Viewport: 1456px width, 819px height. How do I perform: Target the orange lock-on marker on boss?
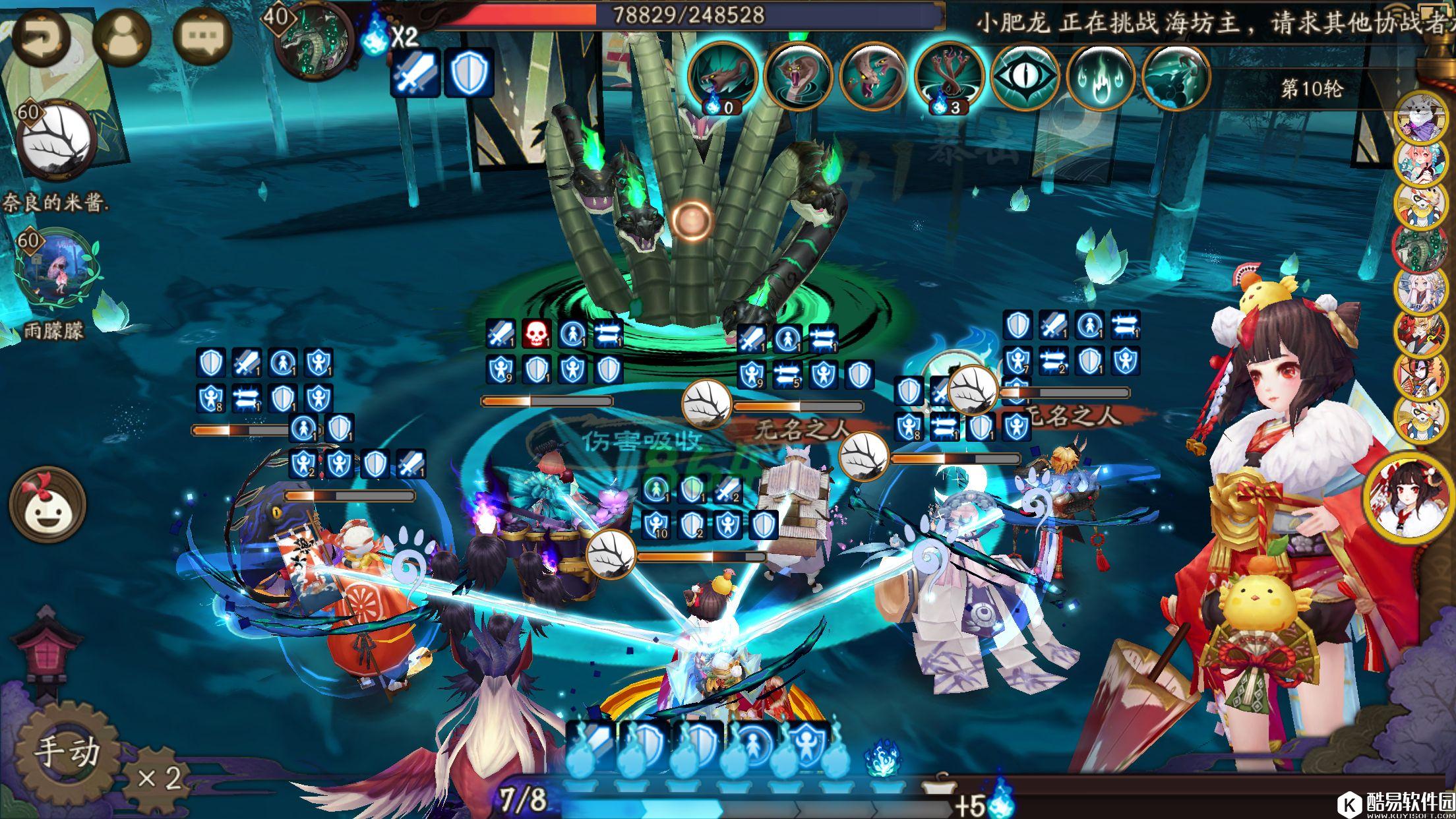pos(692,220)
